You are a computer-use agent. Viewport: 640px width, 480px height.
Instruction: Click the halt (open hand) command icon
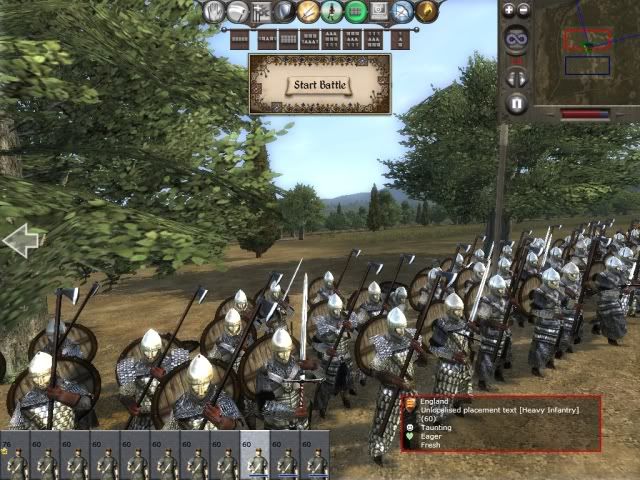point(214,11)
